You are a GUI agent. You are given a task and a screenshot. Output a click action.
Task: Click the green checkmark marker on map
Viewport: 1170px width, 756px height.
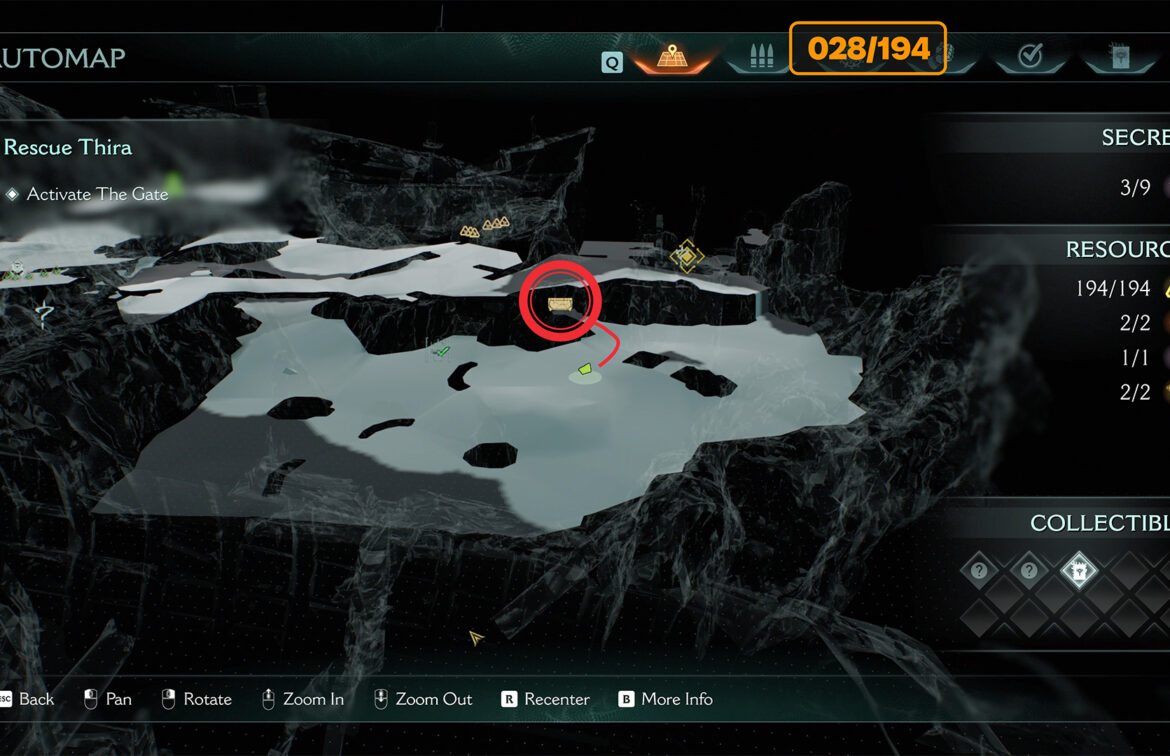coord(440,351)
